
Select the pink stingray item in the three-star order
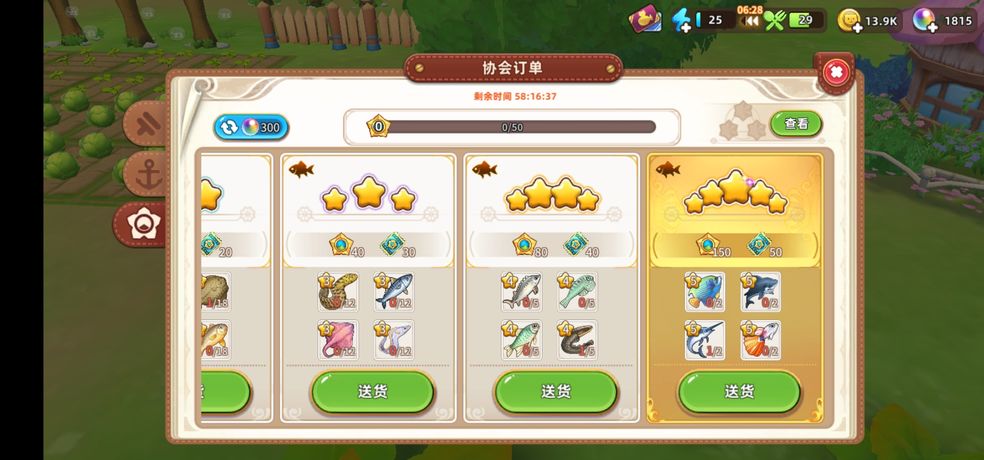pos(338,340)
